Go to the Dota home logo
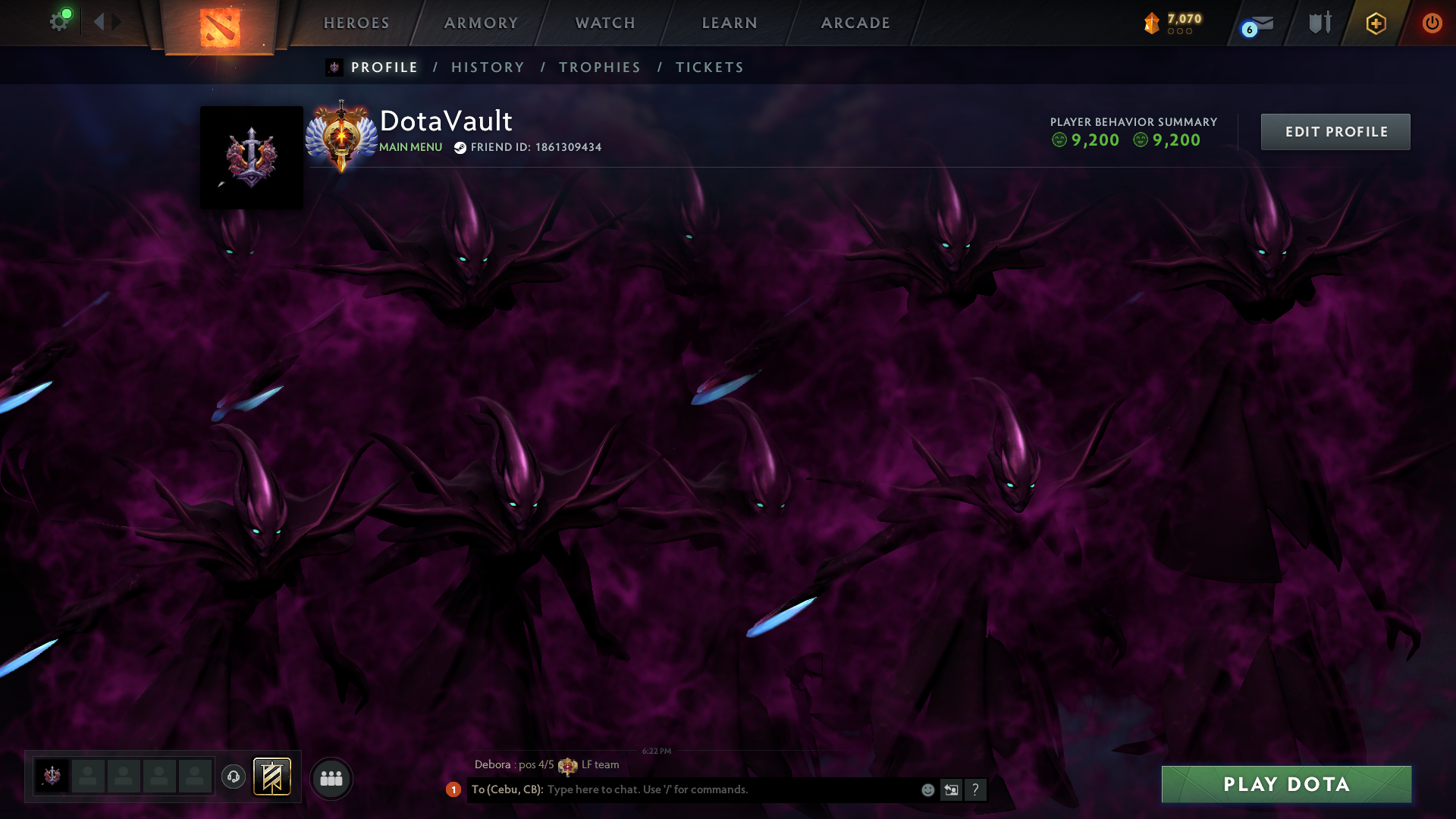1456x819 pixels. tap(220, 26)
